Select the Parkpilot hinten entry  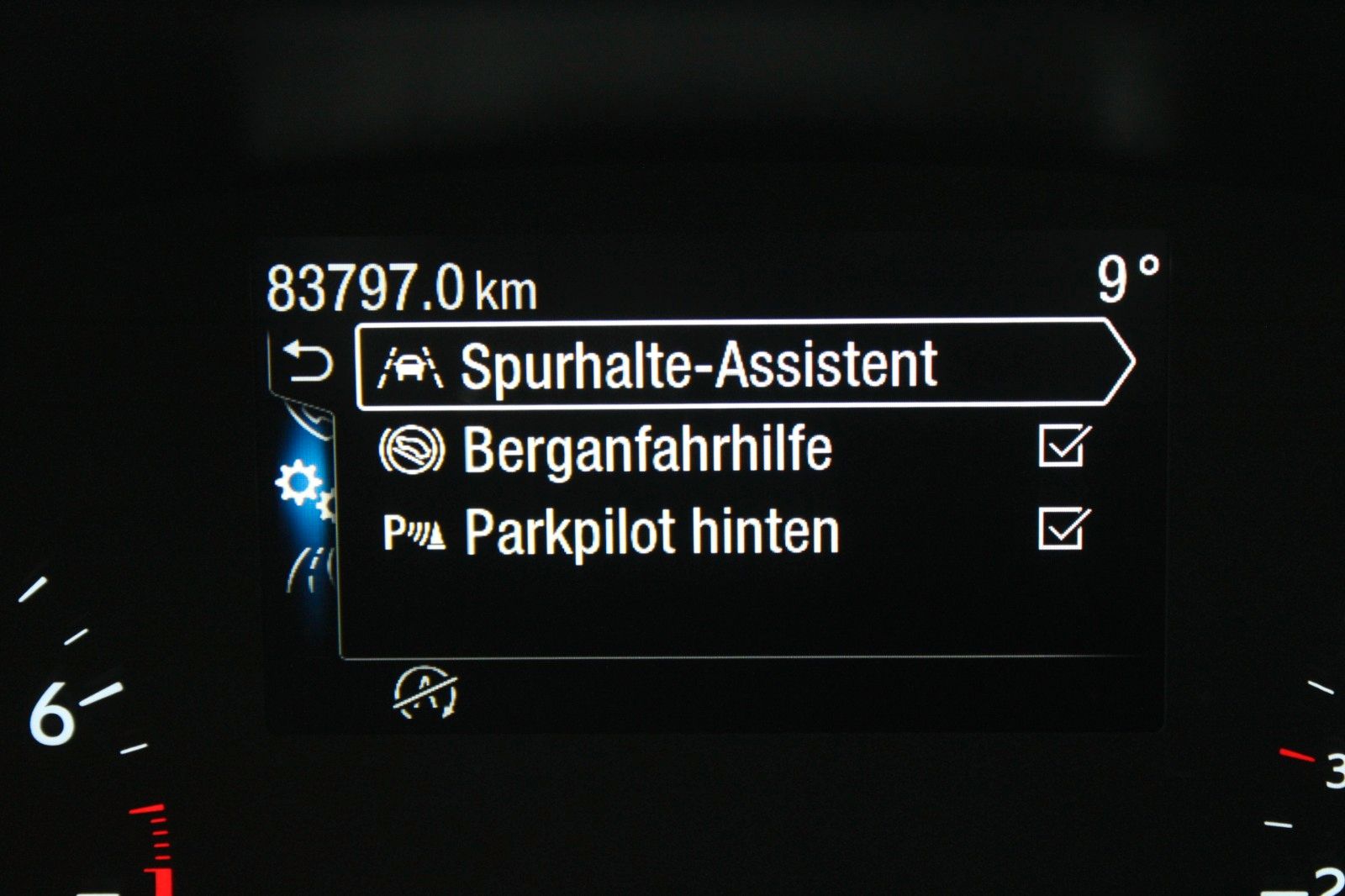[651, 532]
